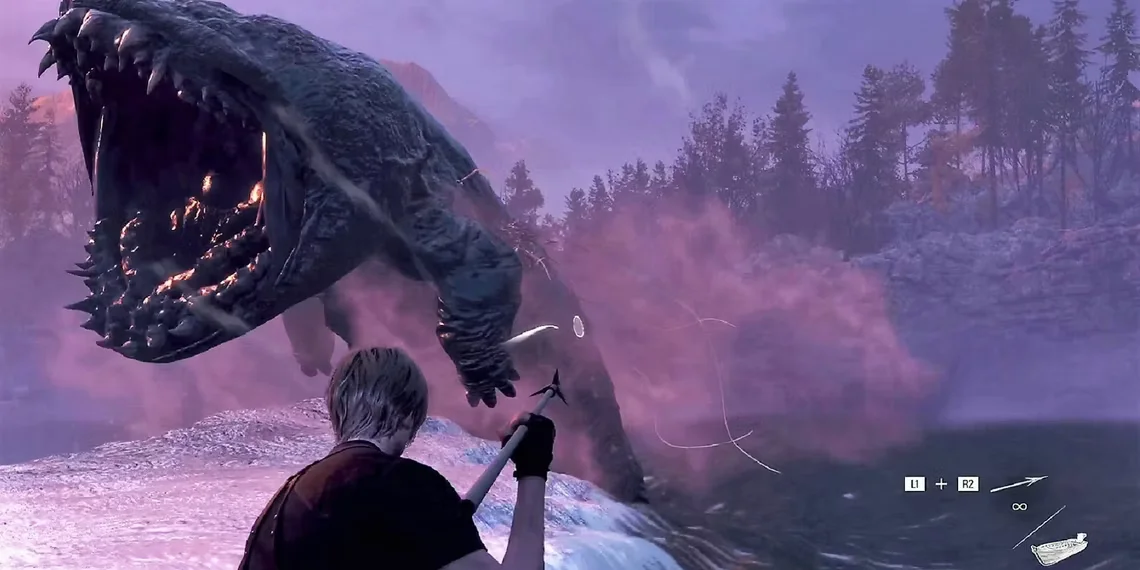Click the boat status icon
This screenshot has width=1140, height=570.
1058,549
